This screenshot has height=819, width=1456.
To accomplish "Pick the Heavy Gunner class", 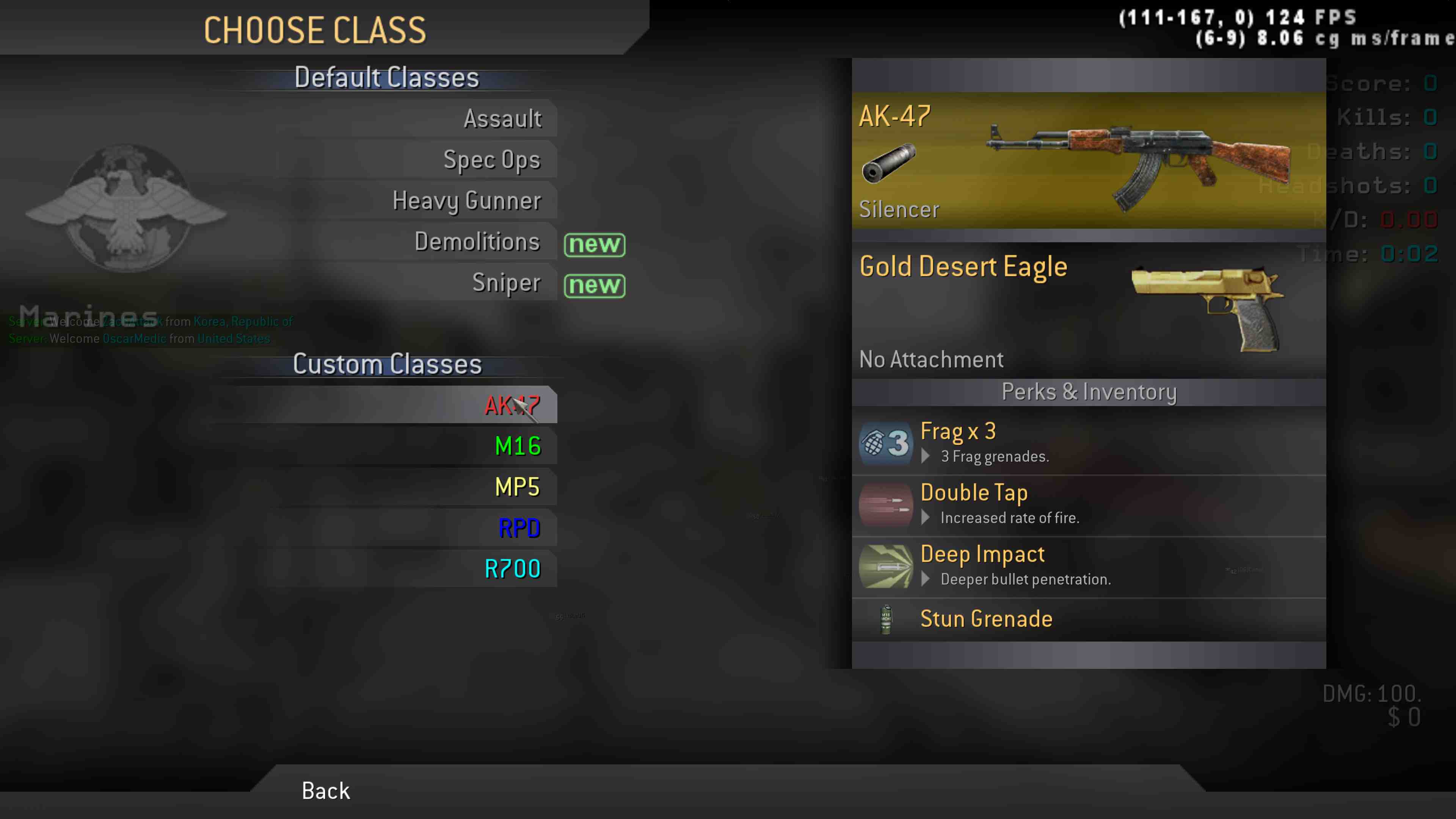I will (466, 201).
